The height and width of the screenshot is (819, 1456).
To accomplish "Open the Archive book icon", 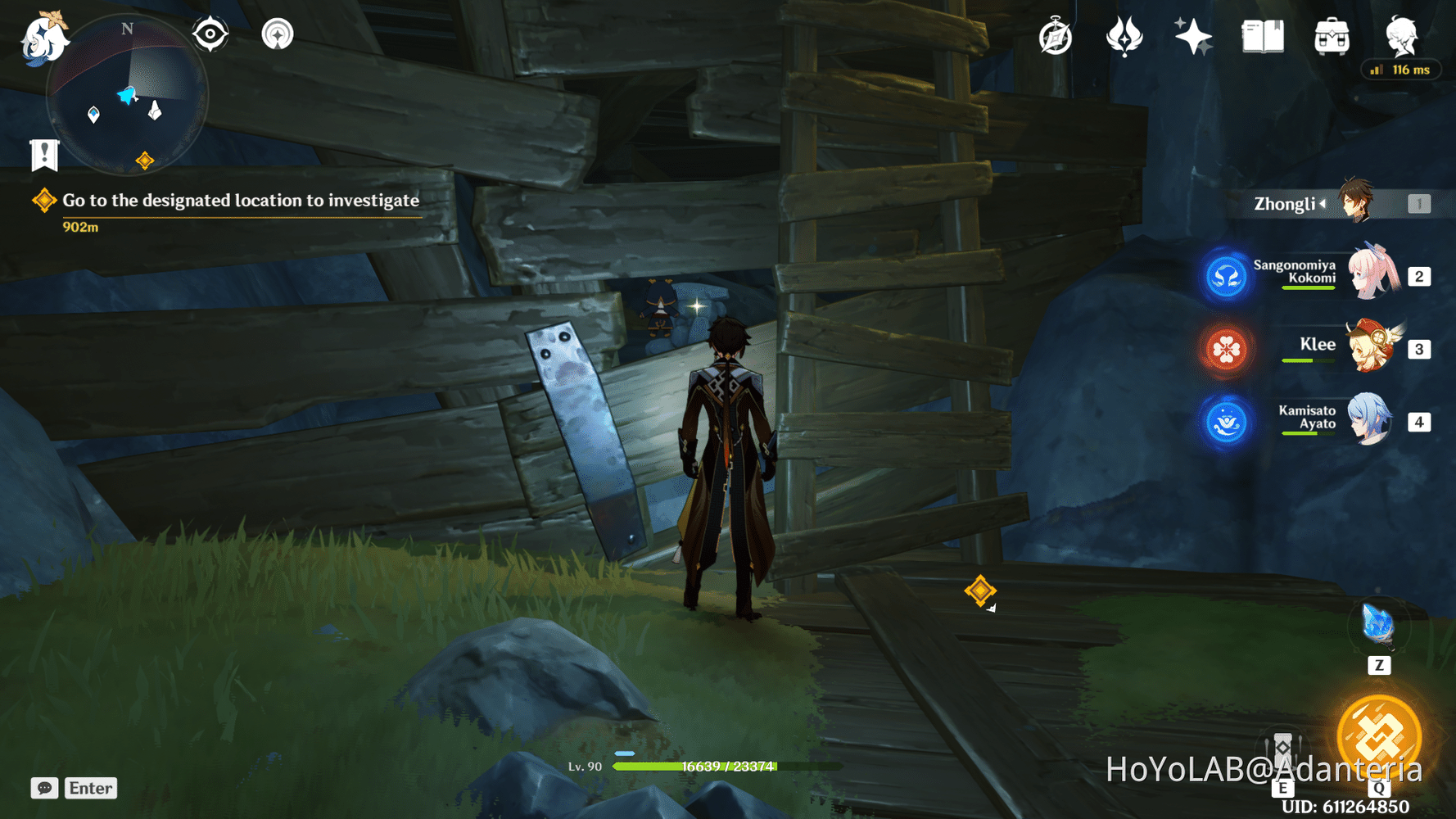I will pos(1262,34).
